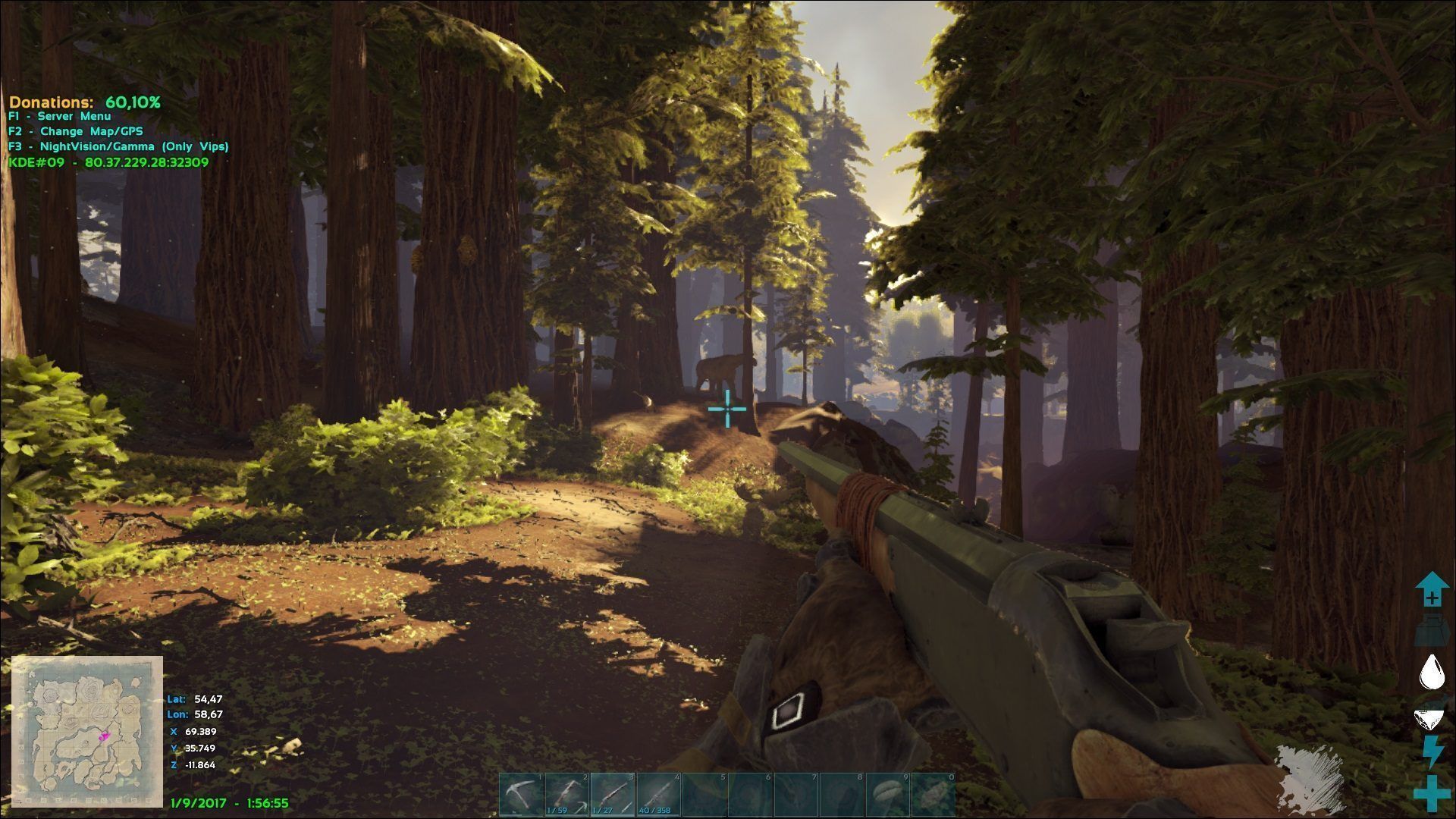
Task: Choose the rifle with 40 / 358 ammo
Action: 659,795
